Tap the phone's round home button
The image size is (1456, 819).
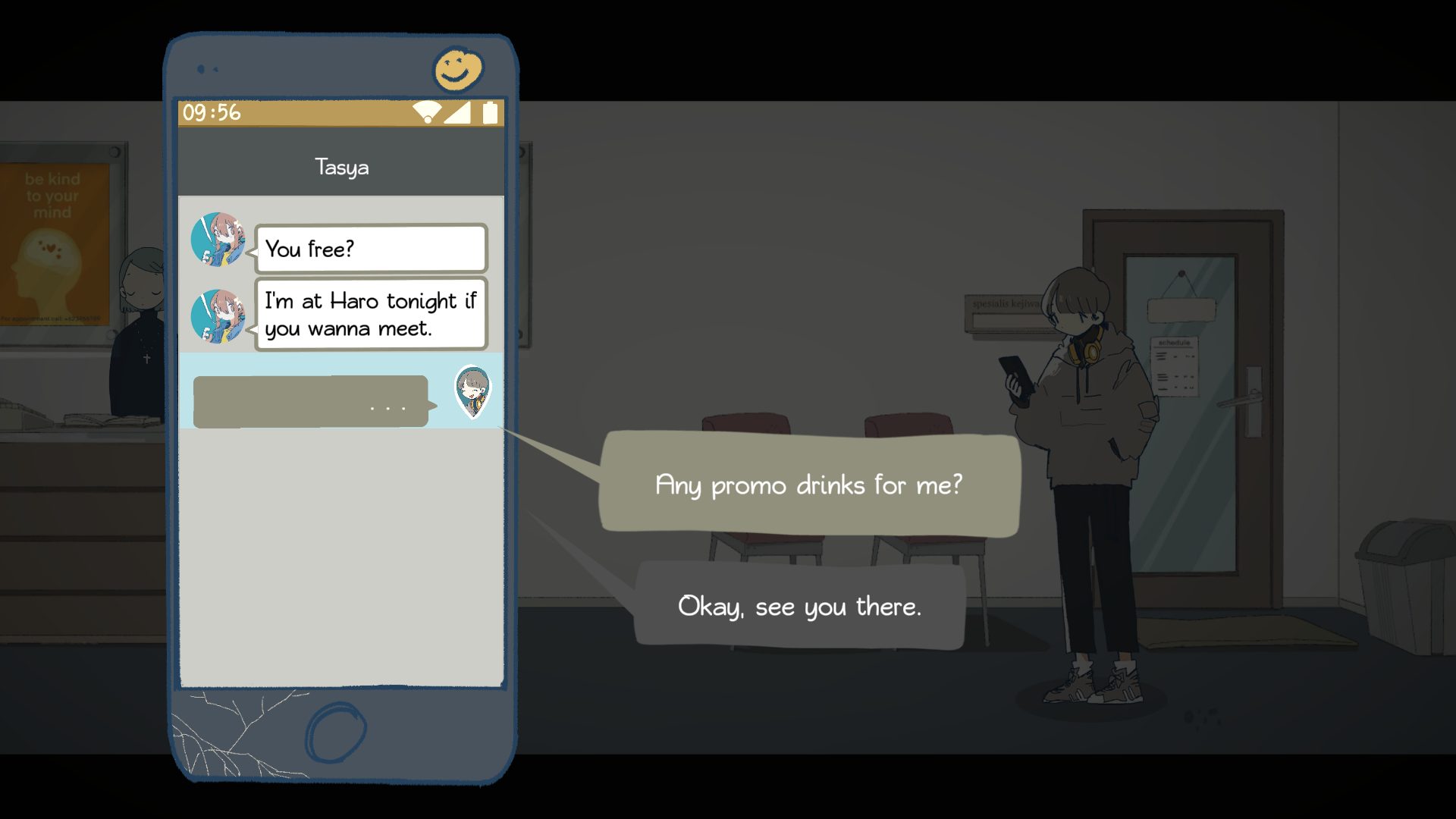pos(335,731)
